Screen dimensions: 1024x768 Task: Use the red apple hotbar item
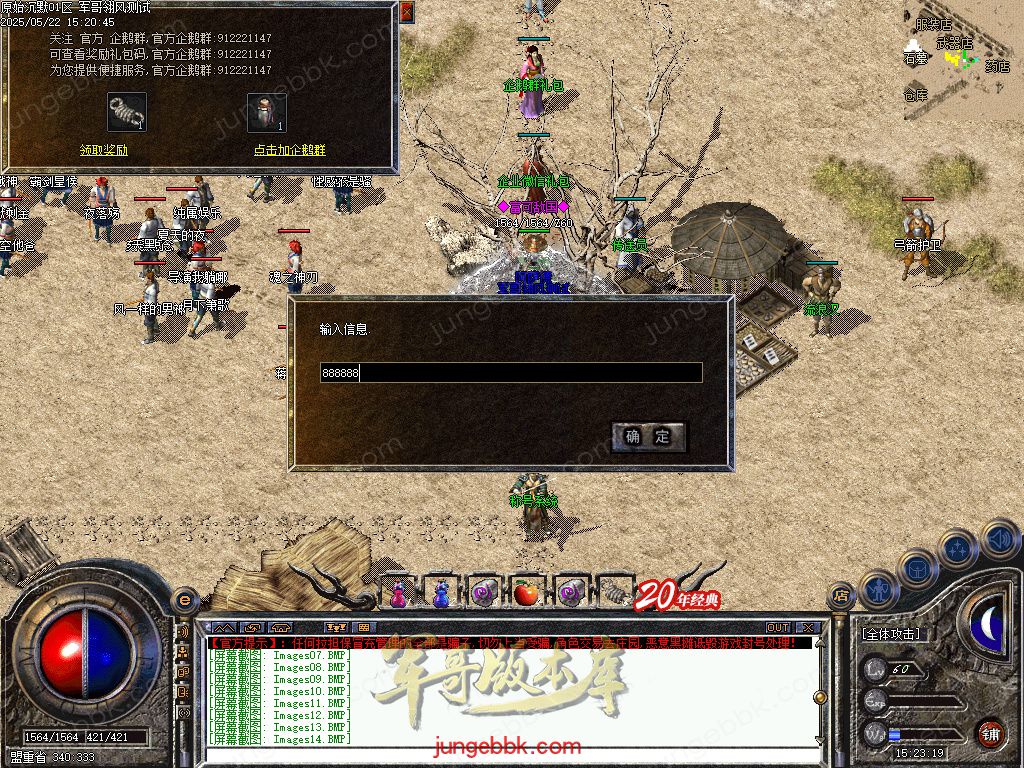[527, 593]
